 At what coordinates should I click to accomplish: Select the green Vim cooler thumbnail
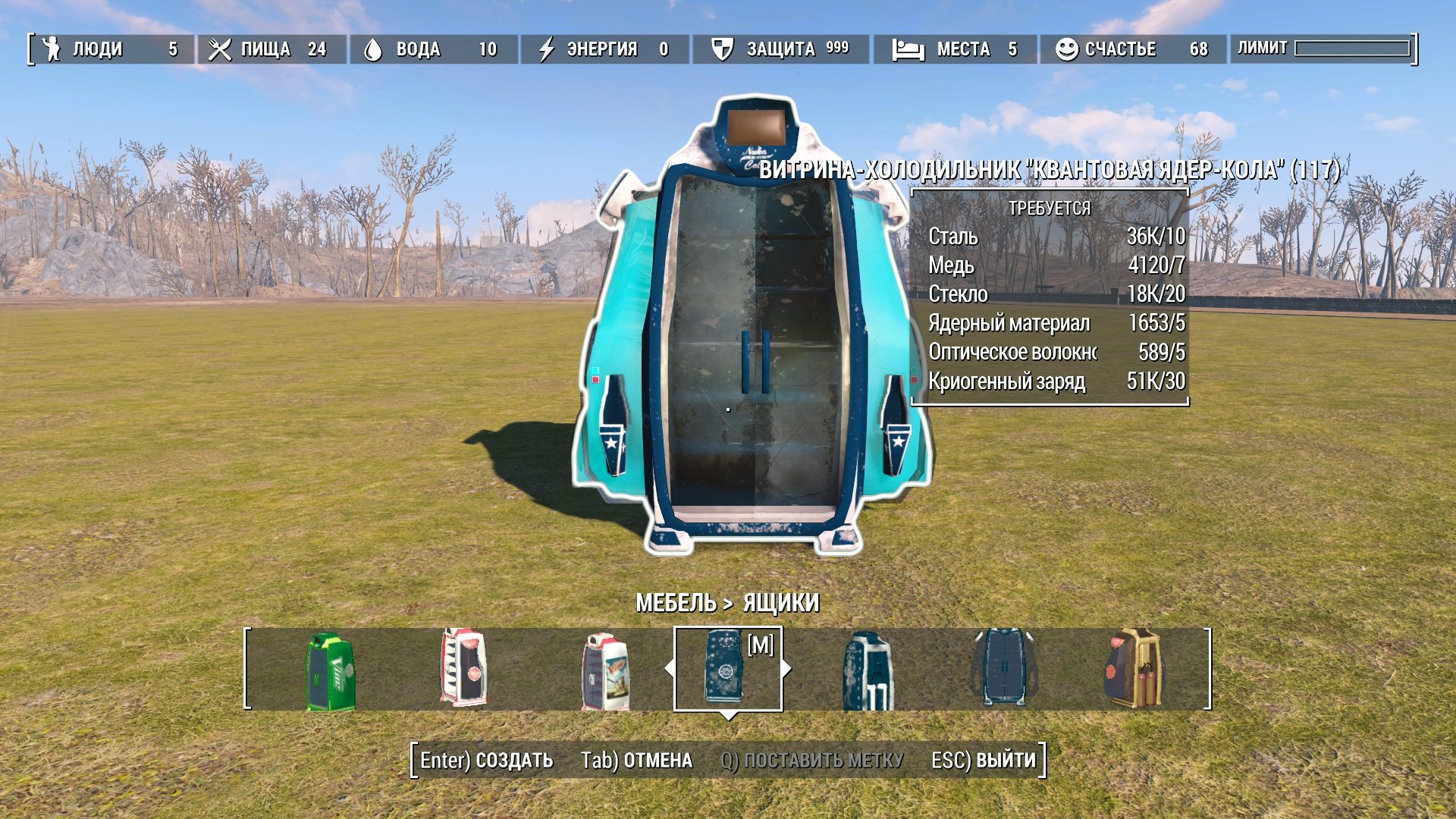point(331,671)
